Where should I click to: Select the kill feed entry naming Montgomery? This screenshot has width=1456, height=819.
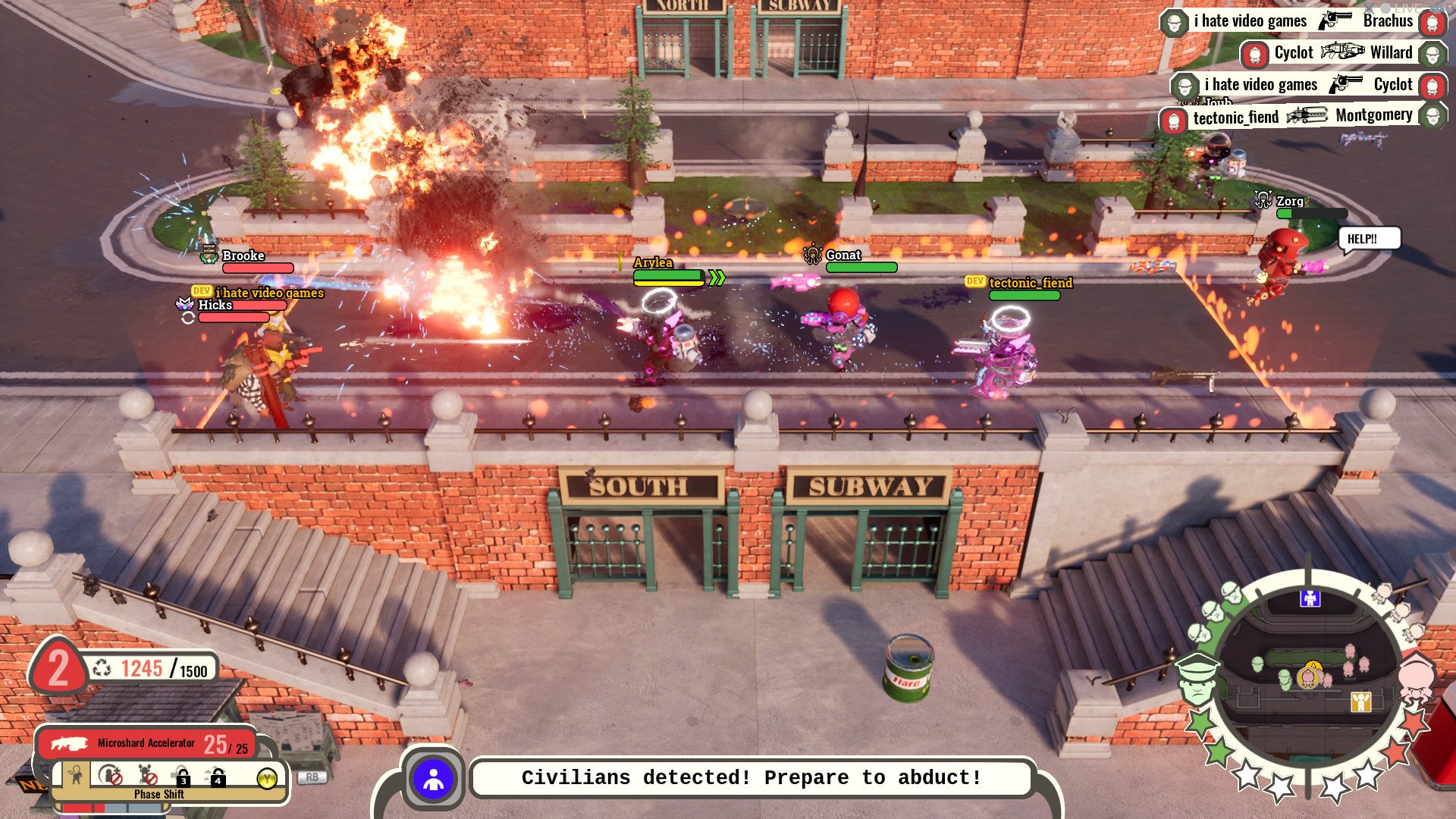point(1303,117)
